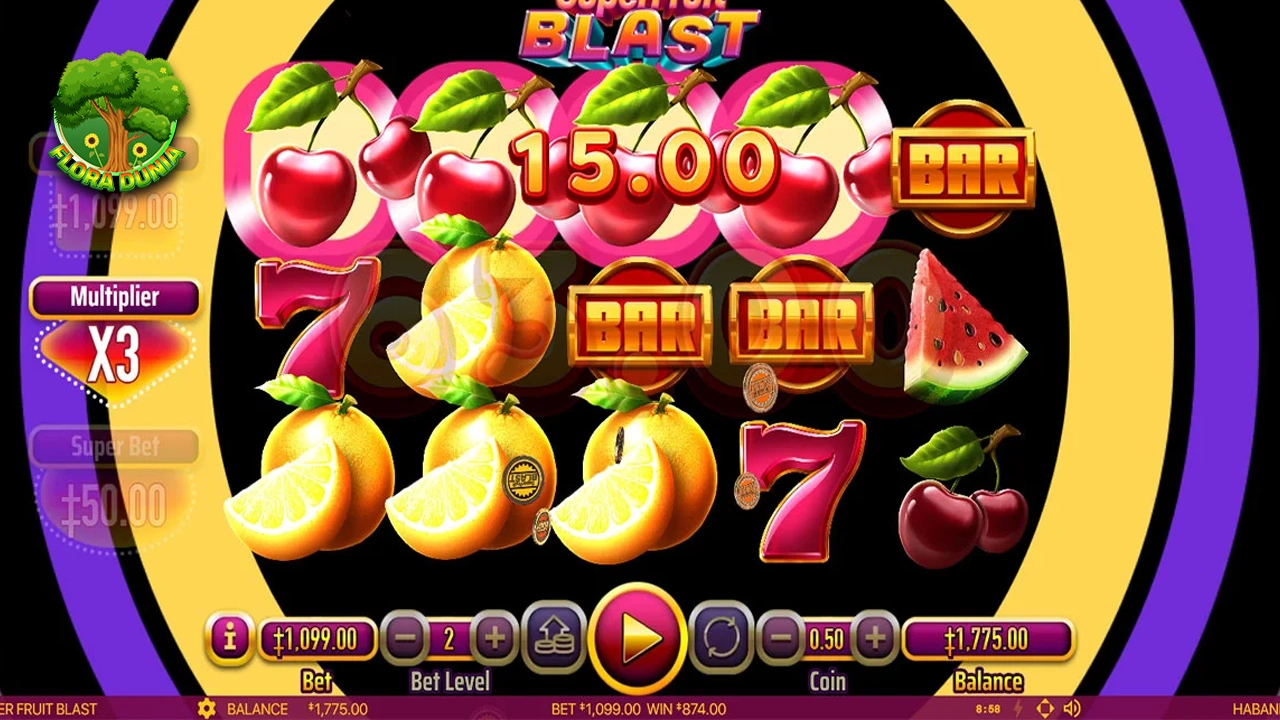Open the settings gear in the bottom bar
This screenshot has height=720, width=1280.
coord(207,708)
